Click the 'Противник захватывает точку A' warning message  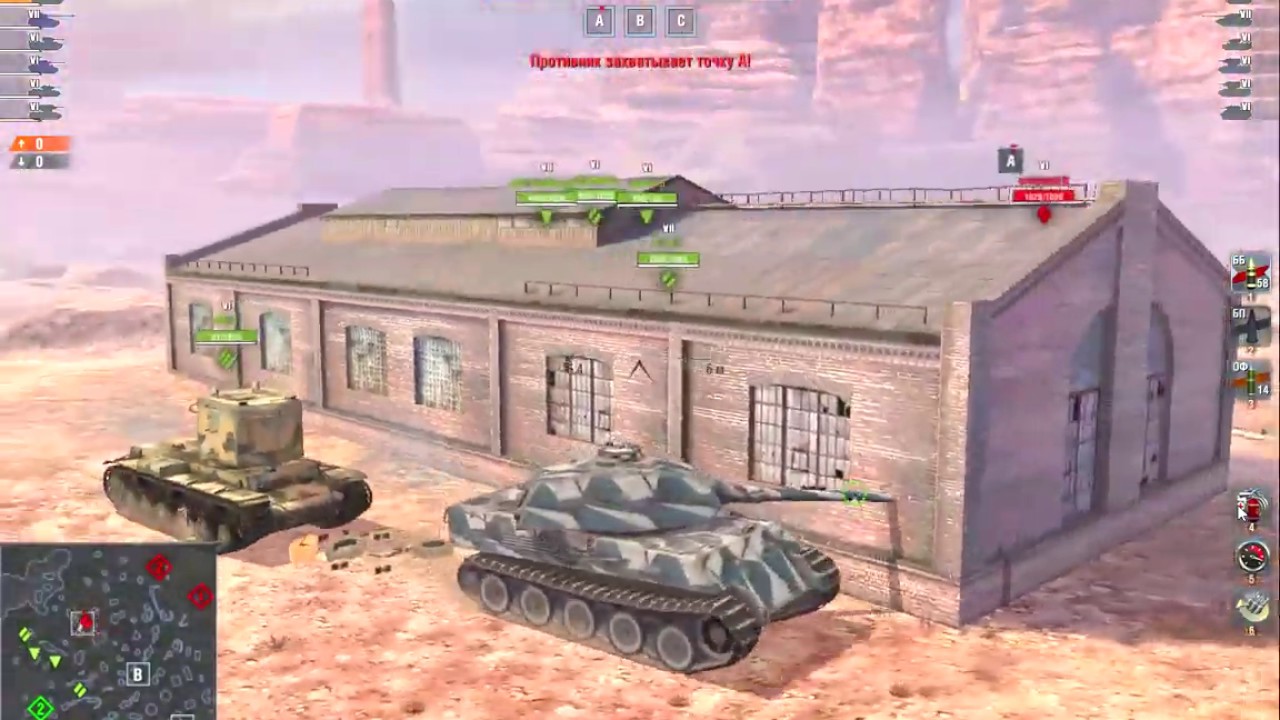click(x=640, y=62)
